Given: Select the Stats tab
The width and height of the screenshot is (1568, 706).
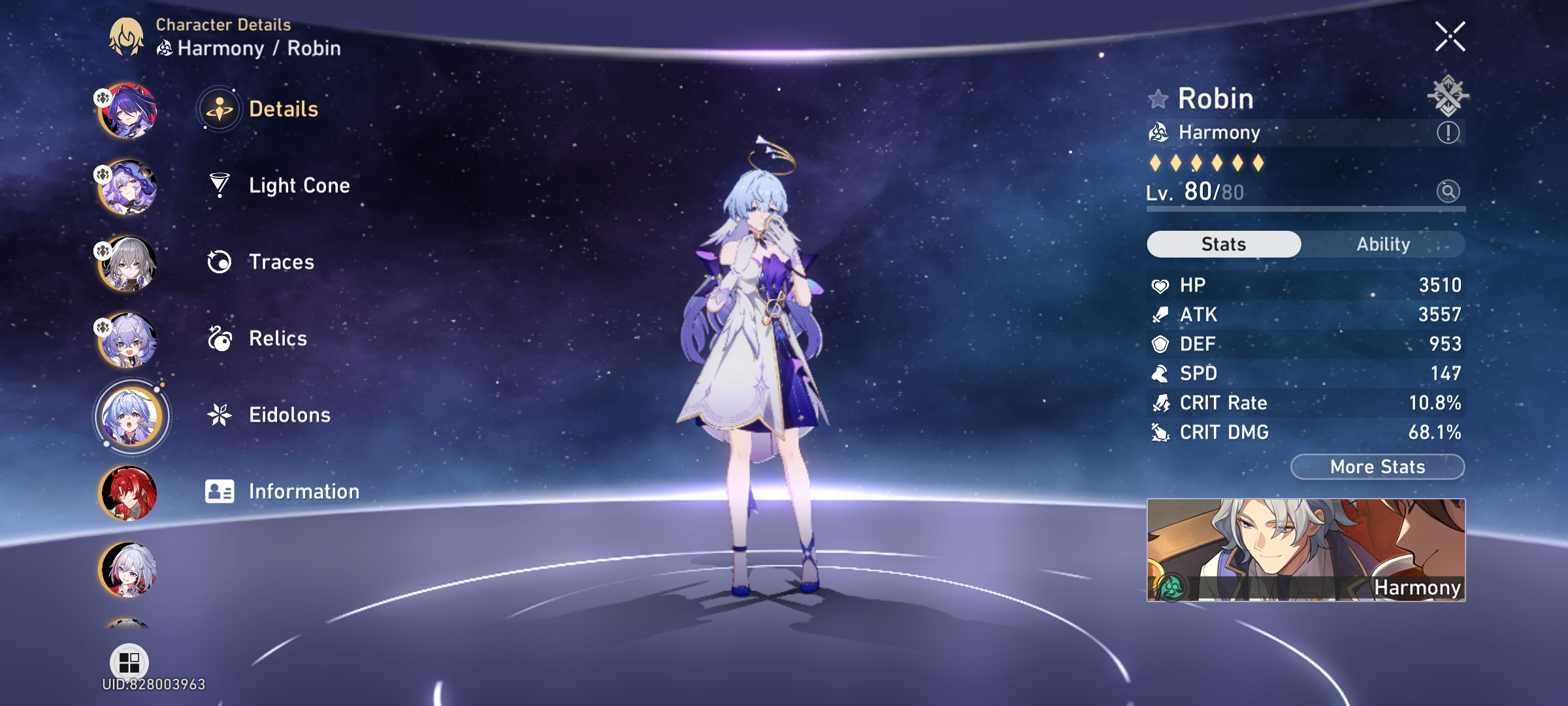Looking at the screenshot, I should pos(1222,244).
